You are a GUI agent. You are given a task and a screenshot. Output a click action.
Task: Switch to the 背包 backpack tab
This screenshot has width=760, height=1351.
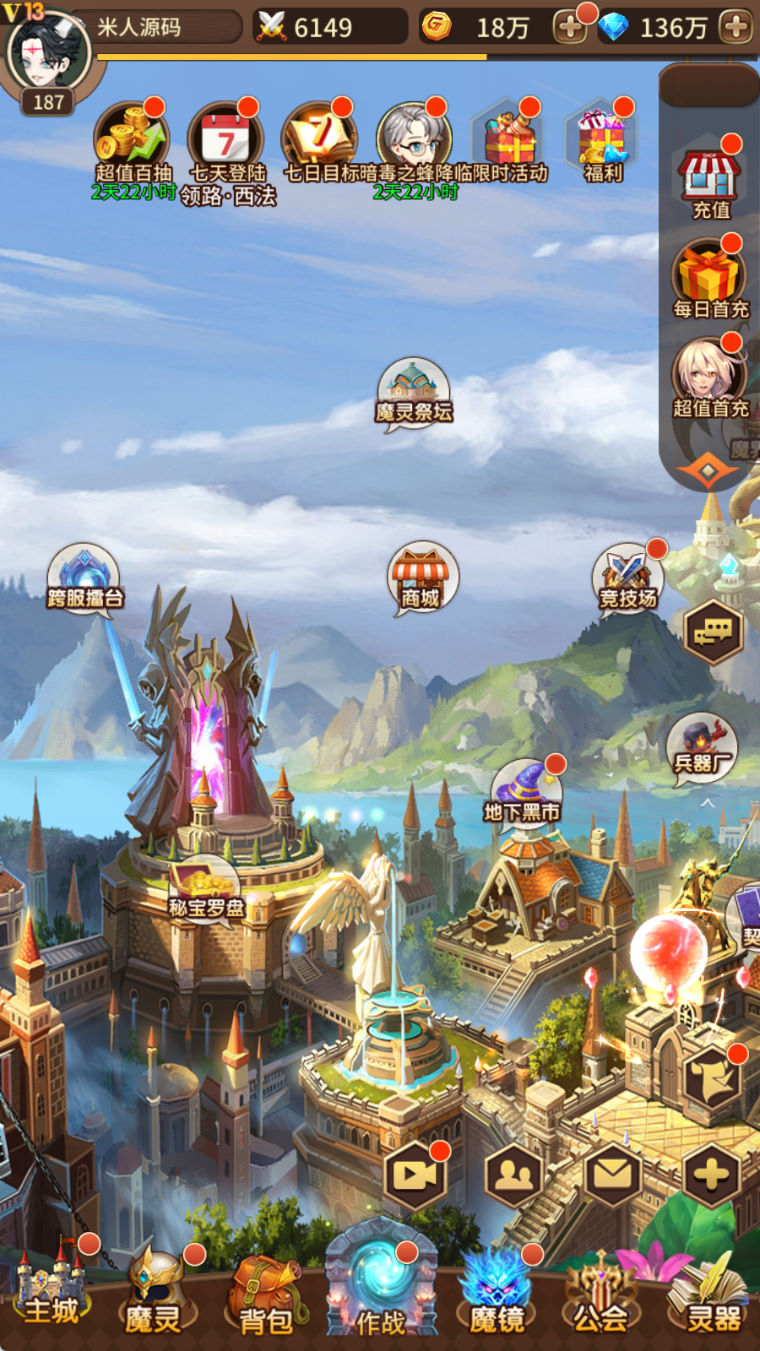click(x=266, y=1294)
